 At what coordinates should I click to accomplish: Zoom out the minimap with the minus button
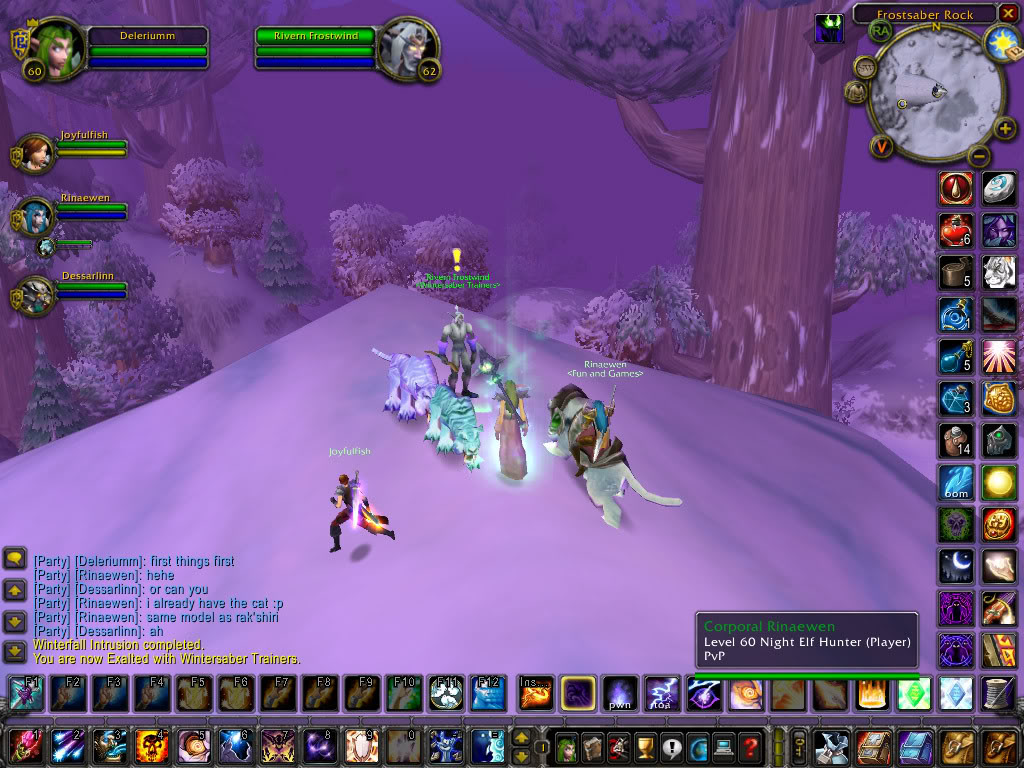pos(979,155)
